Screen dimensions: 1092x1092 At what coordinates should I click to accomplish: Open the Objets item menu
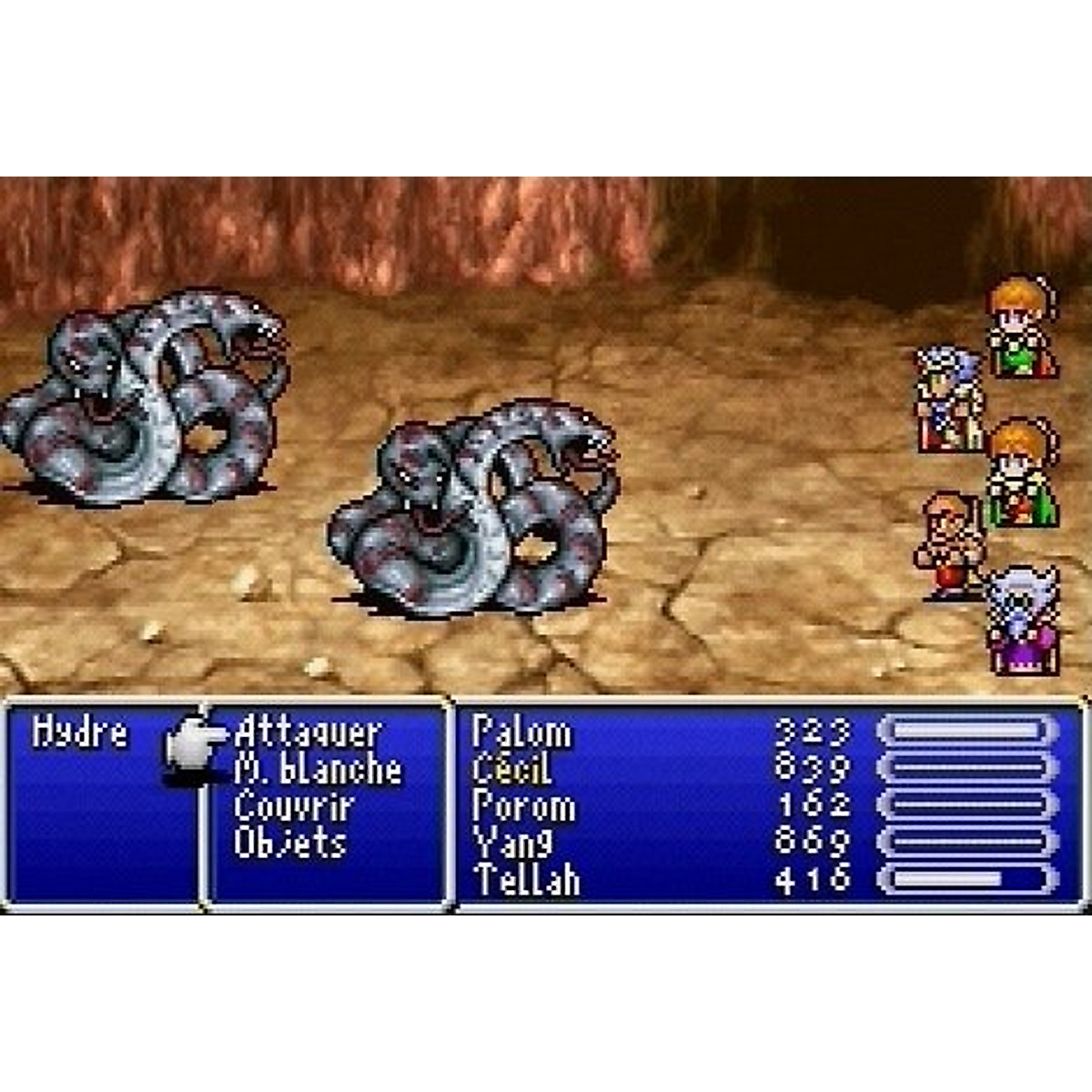coord(290,843)
